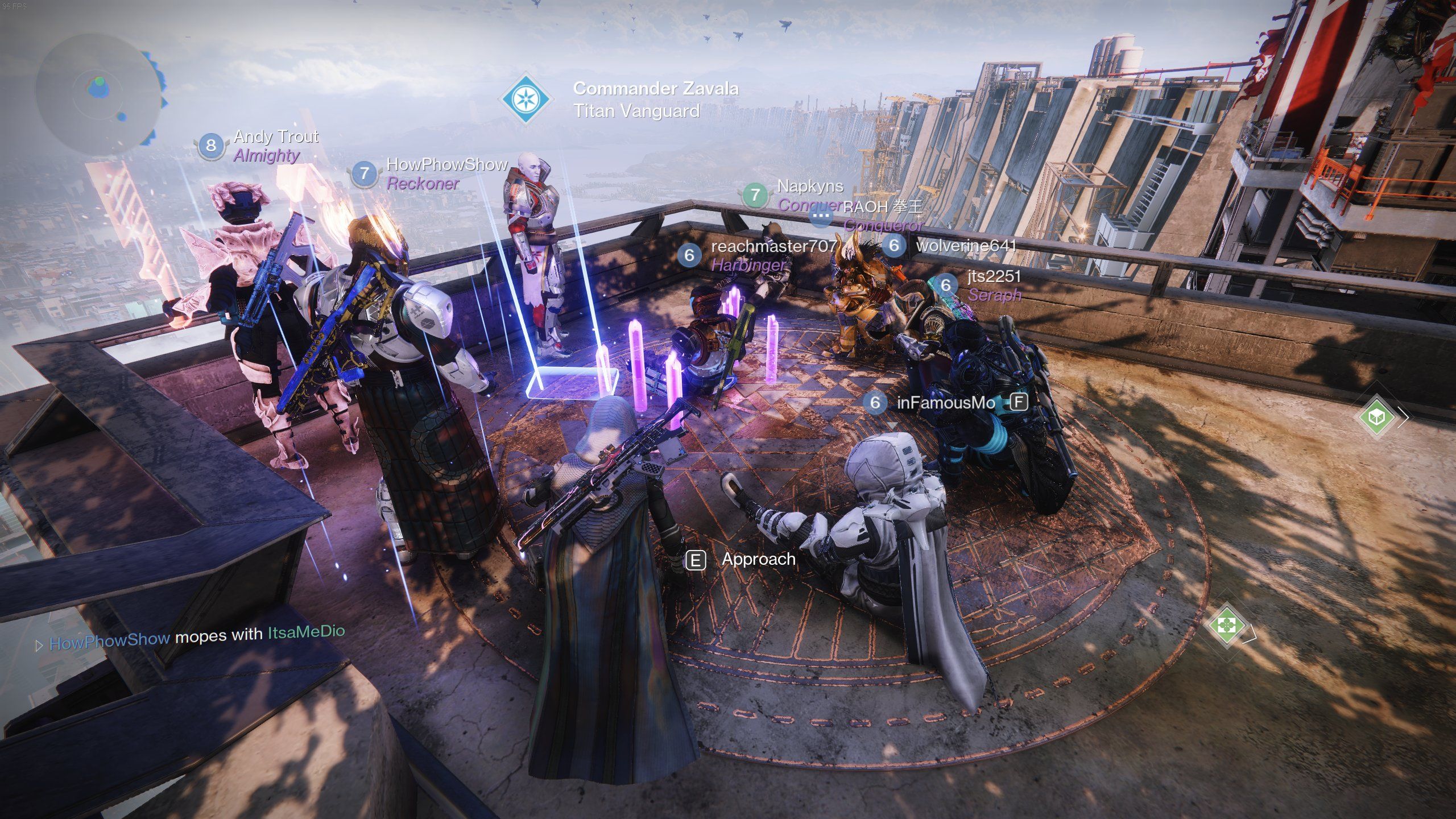Select Andy Trout's player nameplate
Image resolution: width=1456 pixels, height=819 pixels.
pos(276,136)
